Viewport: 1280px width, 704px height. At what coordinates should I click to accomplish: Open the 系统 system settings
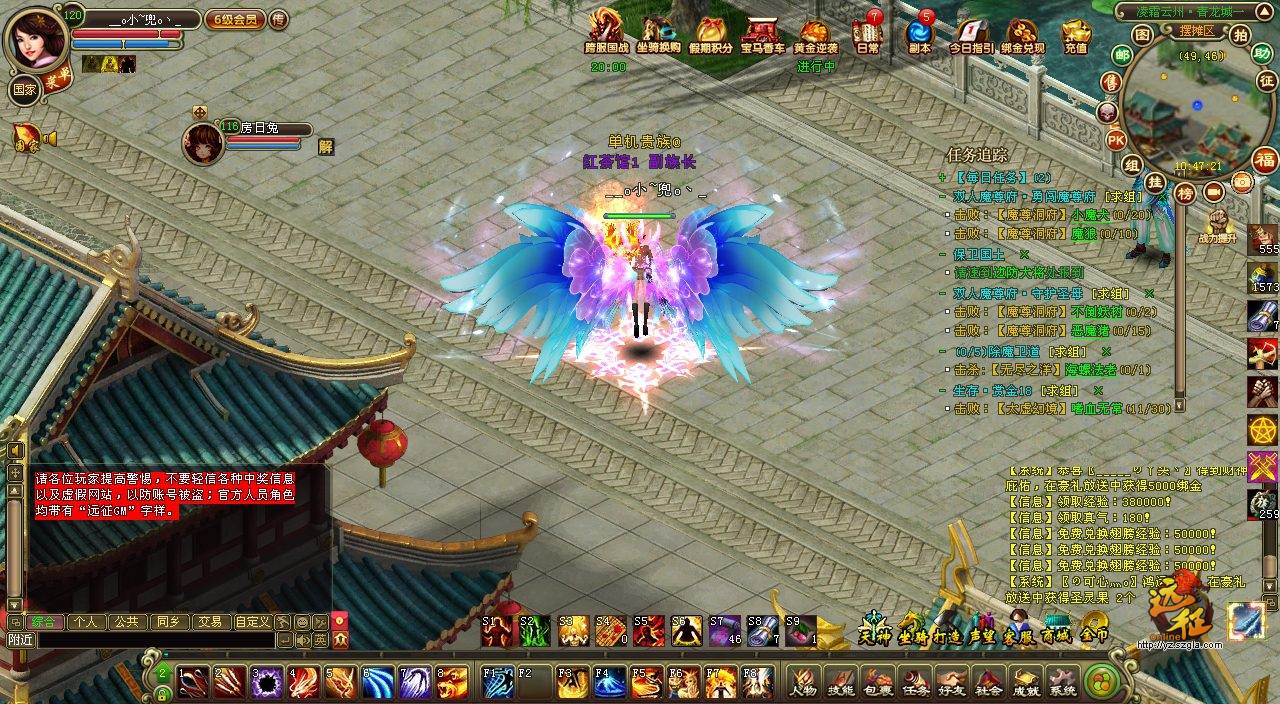1063,681
